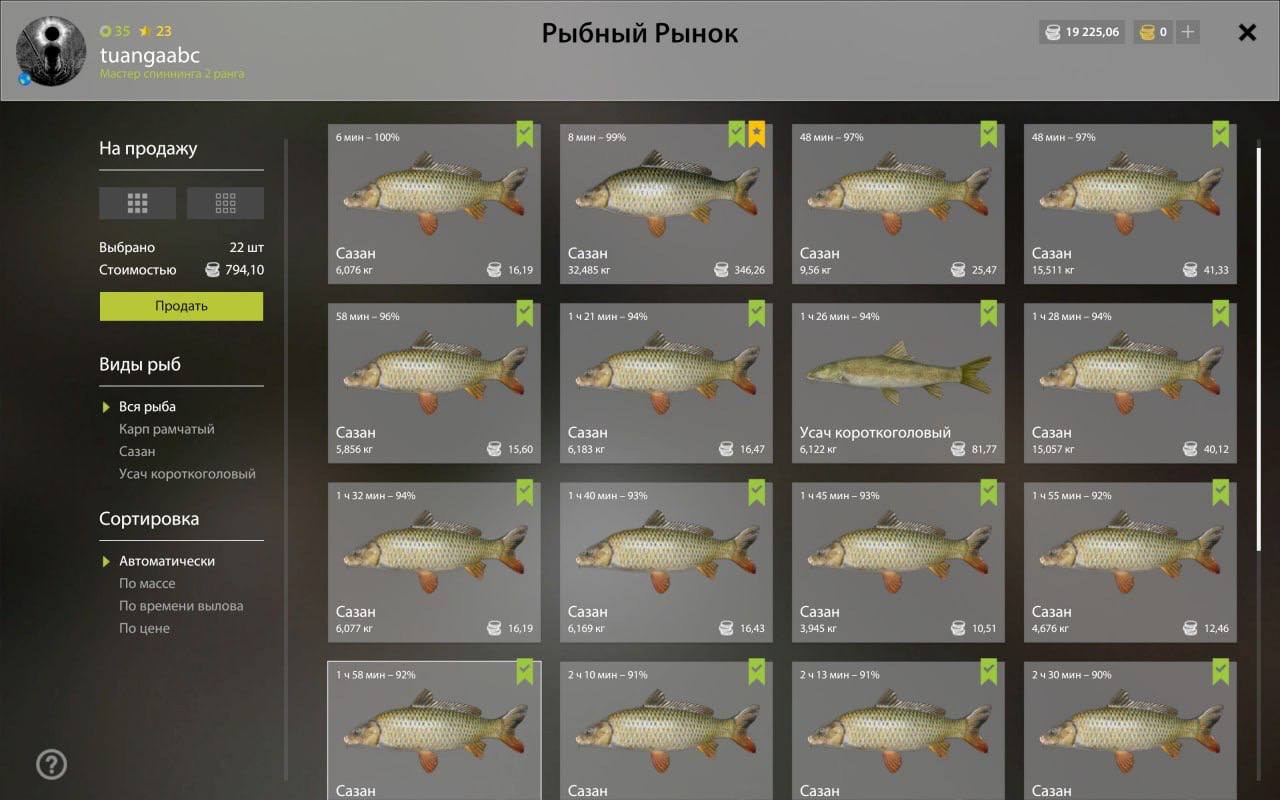Screen dimensions: 1280x800
Task: Filter fish list by Карп рамчатый
Action: [166, 429]
